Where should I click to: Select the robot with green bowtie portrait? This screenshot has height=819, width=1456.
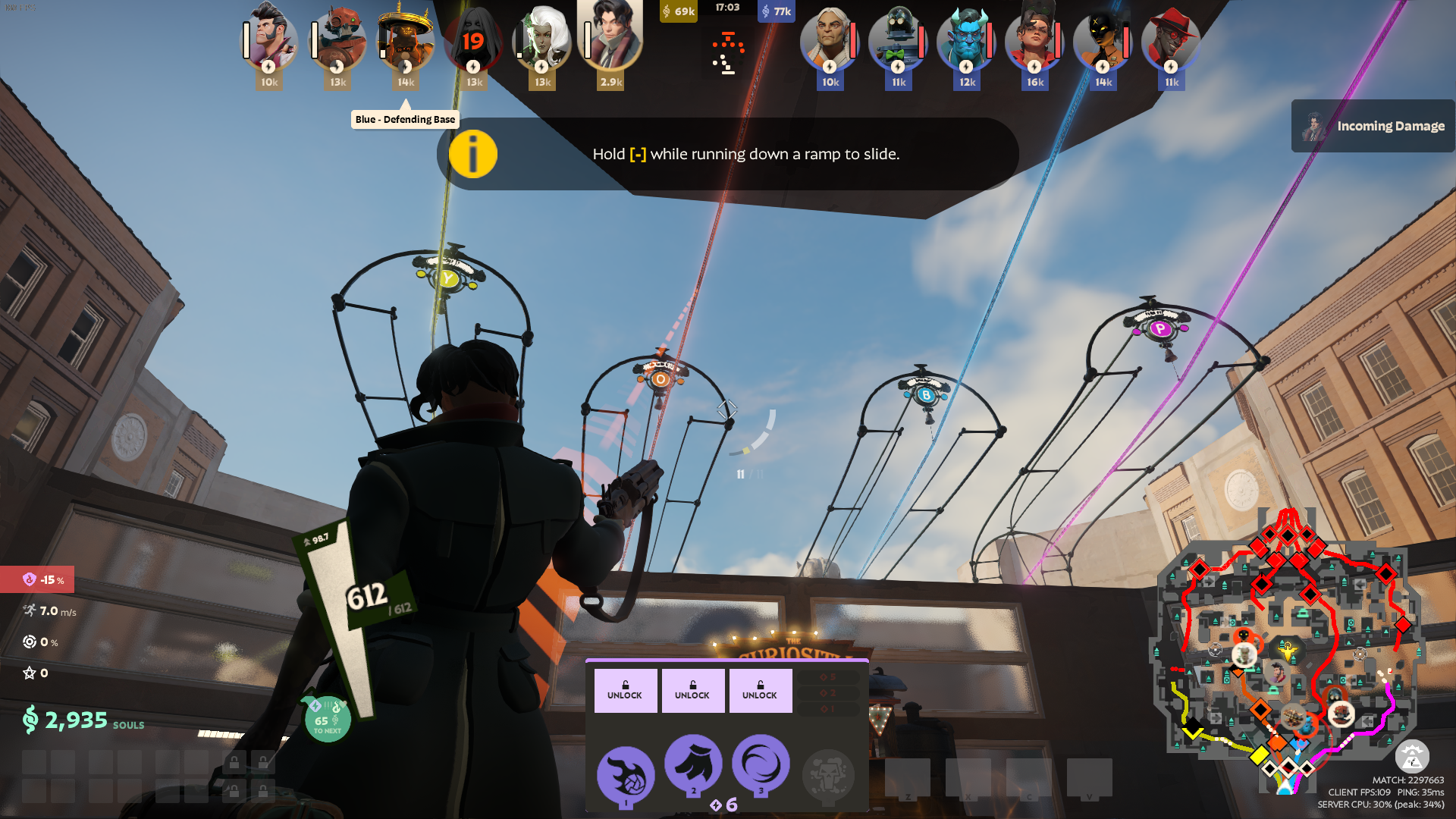click(x=898, y=39)
